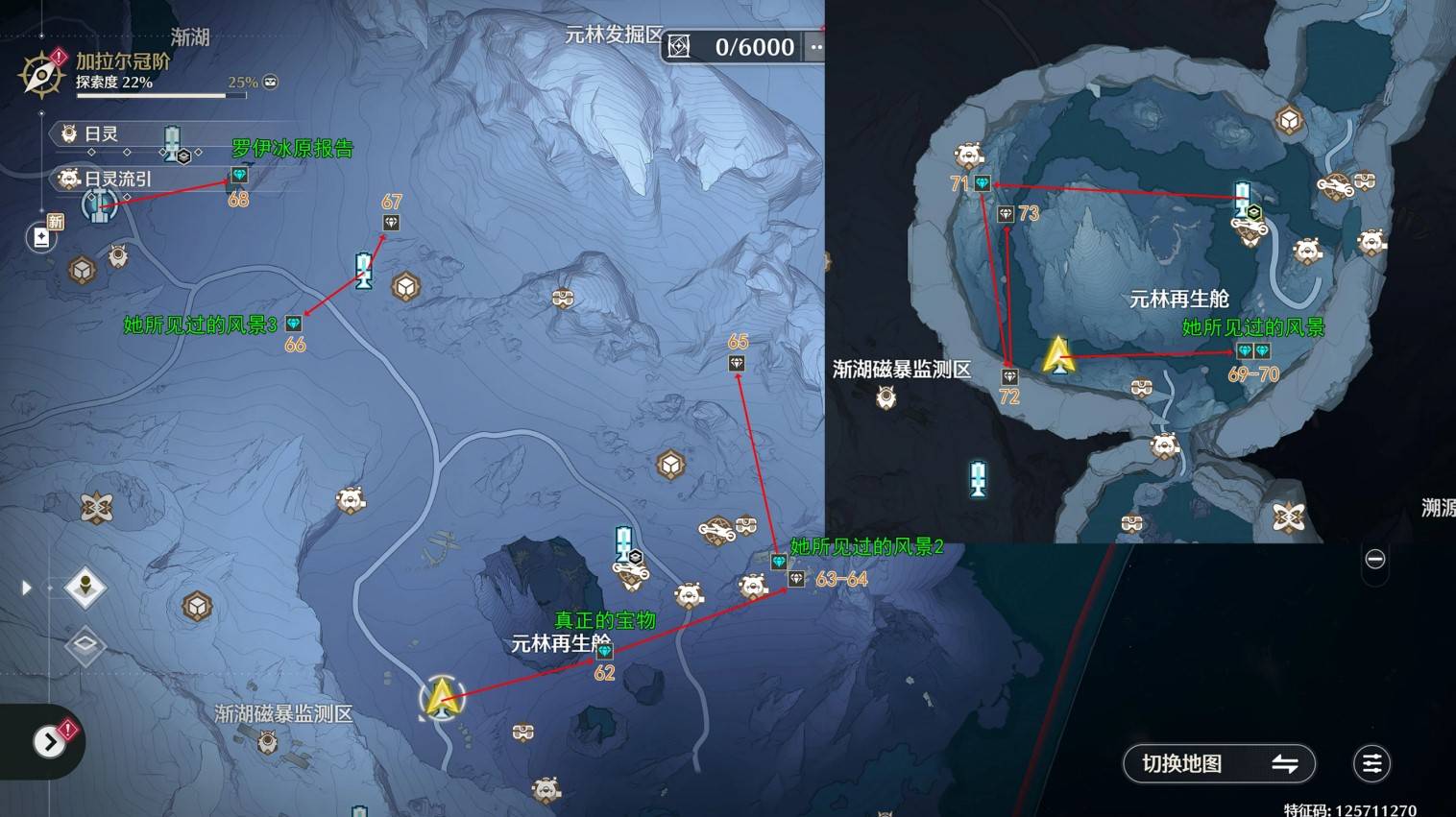1456x817 pixels.
Task: Expand the small triangle arrow on left edge
Action: tap(26, 587)
